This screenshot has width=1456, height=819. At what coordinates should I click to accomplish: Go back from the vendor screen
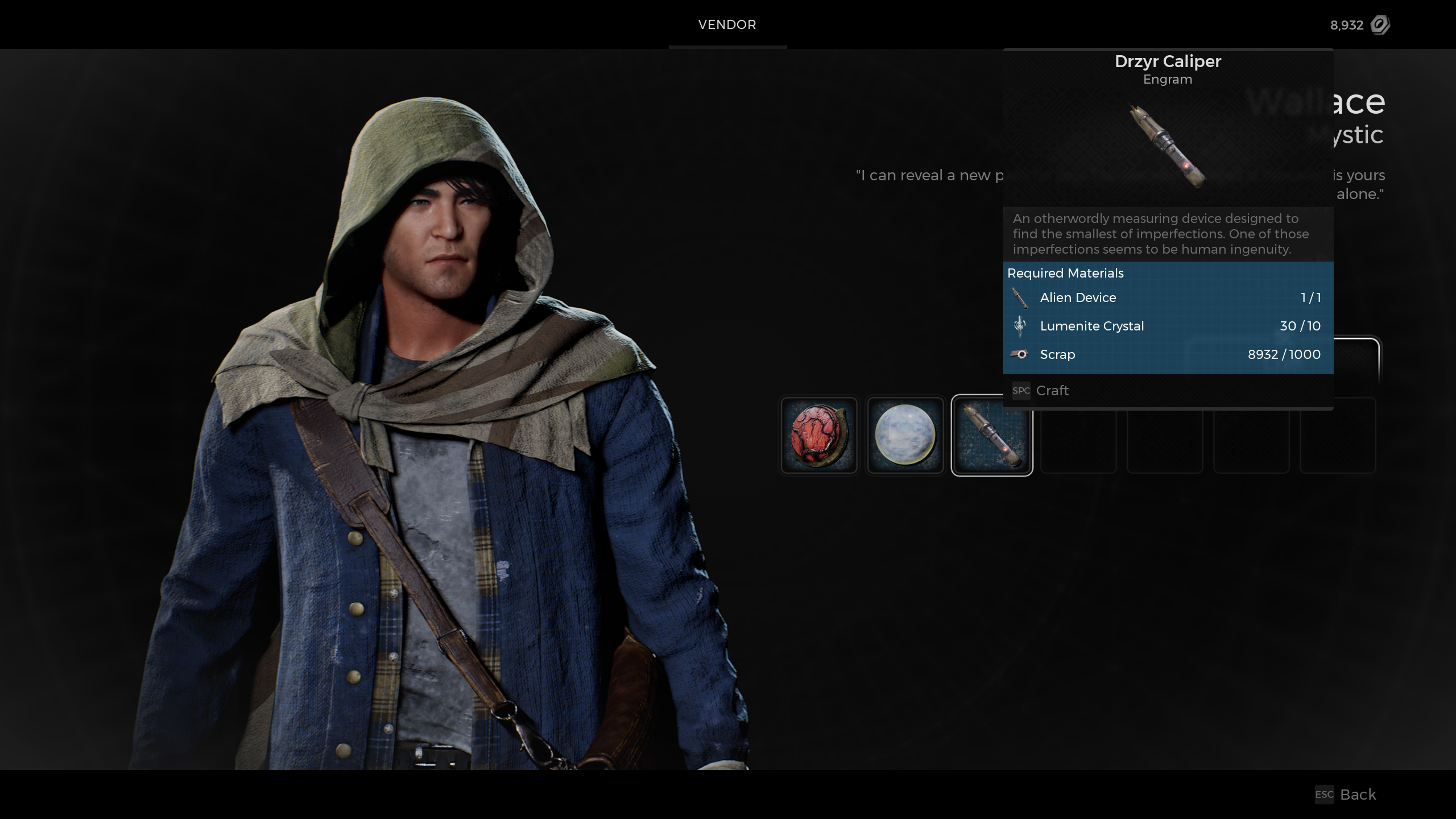coord(1346,795)
